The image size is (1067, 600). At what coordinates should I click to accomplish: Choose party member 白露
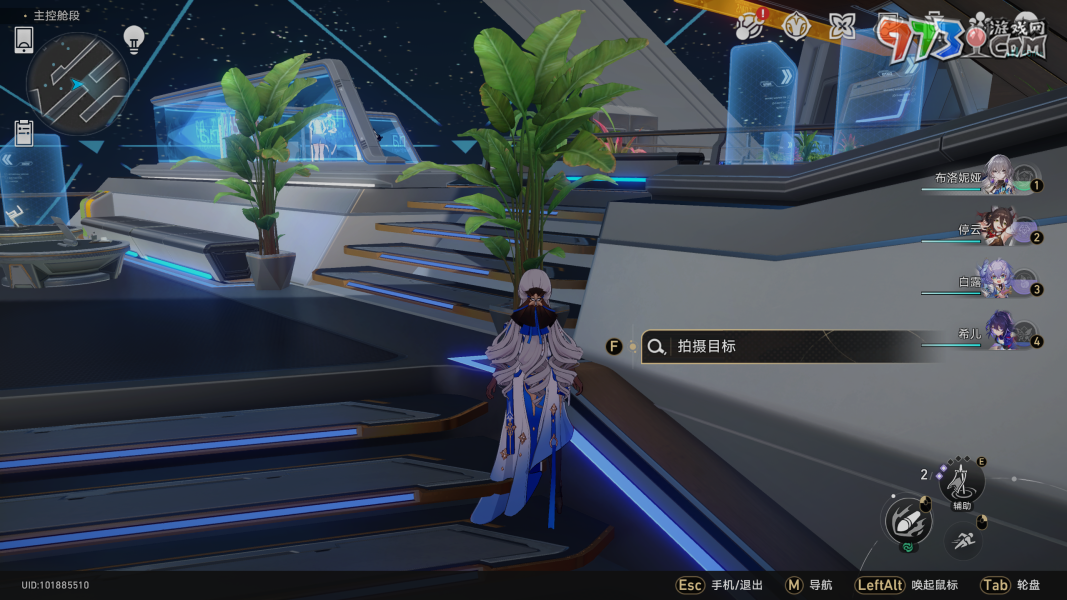(998, 283)
